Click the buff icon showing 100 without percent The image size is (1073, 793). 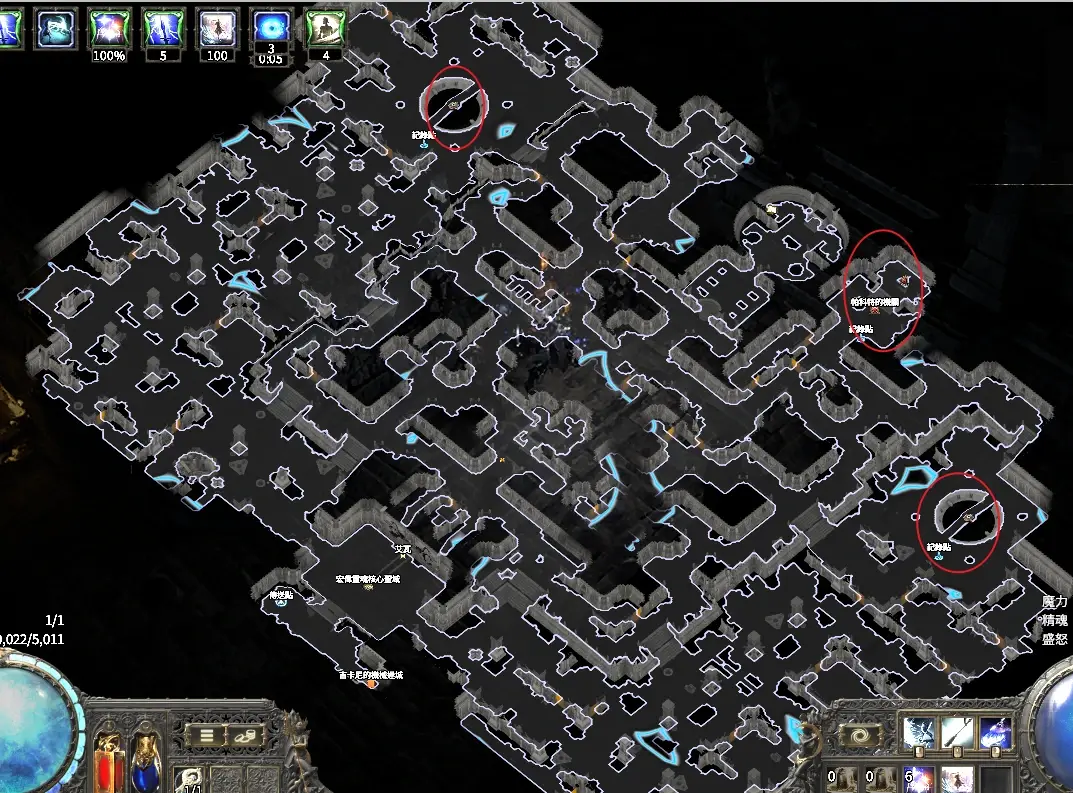pyautogui.click(x=216, y=27)
